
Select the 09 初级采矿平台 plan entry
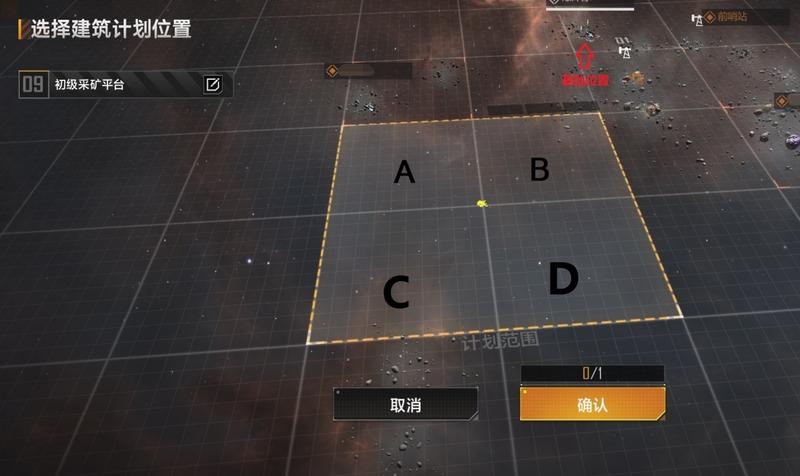tap(110, 84)
